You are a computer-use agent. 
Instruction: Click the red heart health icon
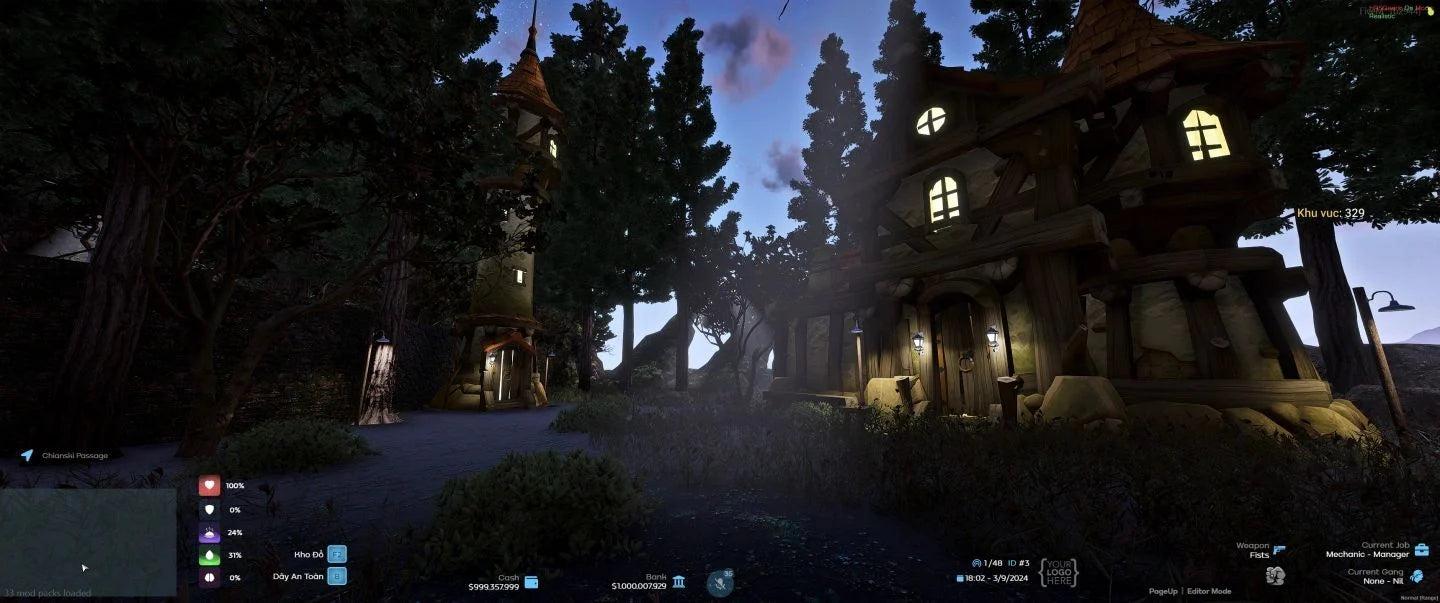point(209,486)
